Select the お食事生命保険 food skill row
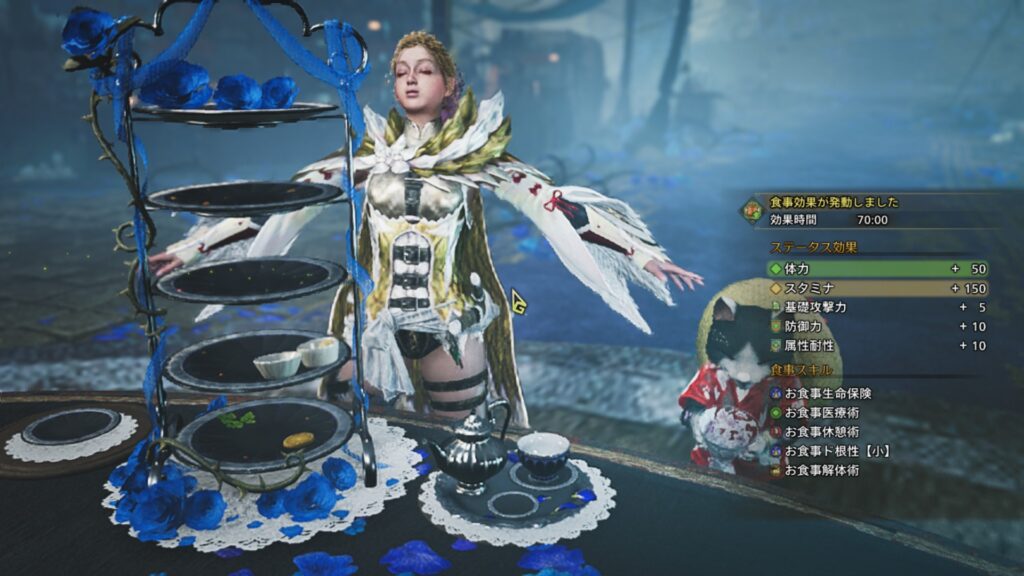Screen dimensions: 1024x576 click(x=828, y=394)
